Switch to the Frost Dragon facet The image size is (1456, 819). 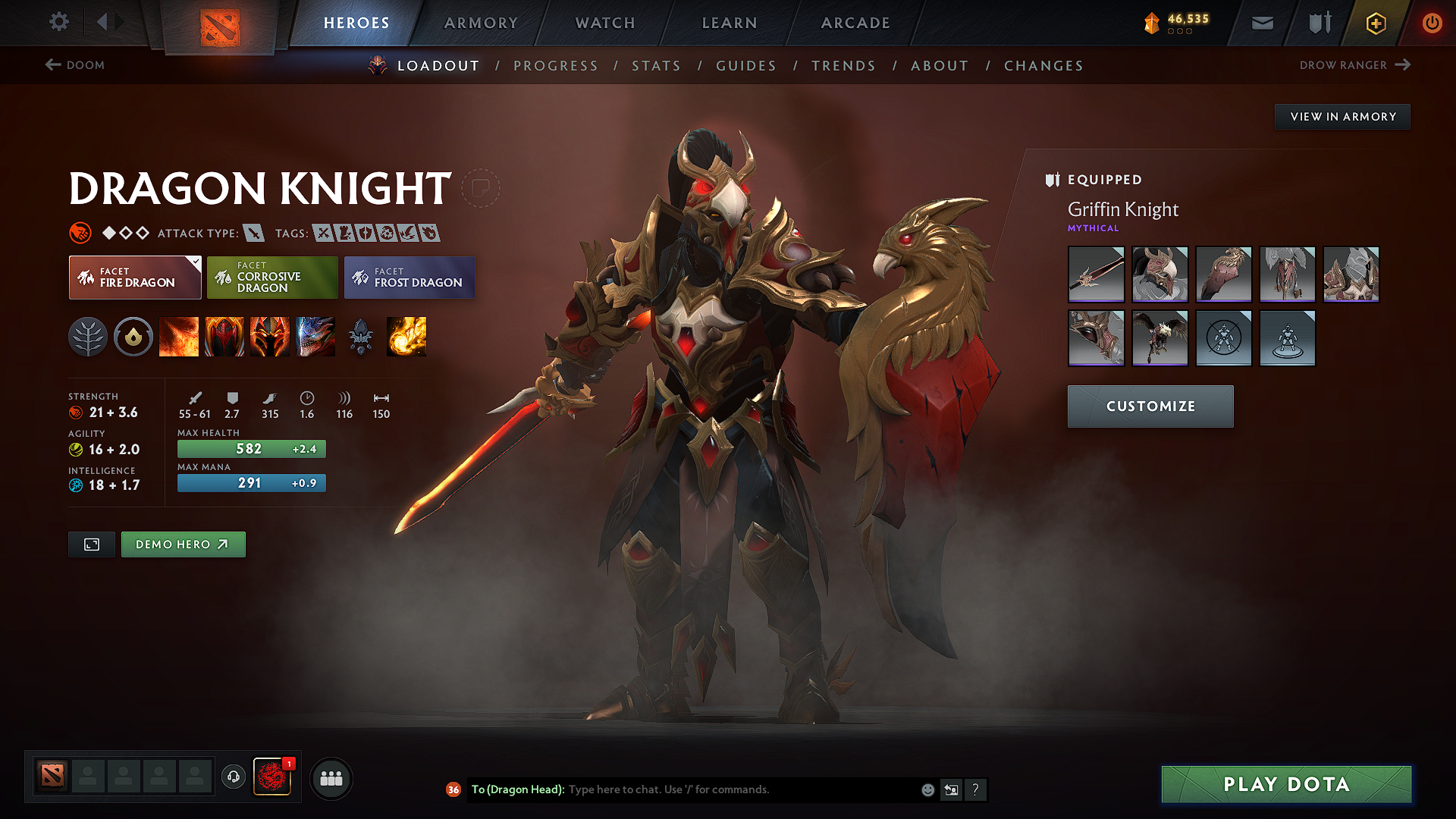[409, 278]
